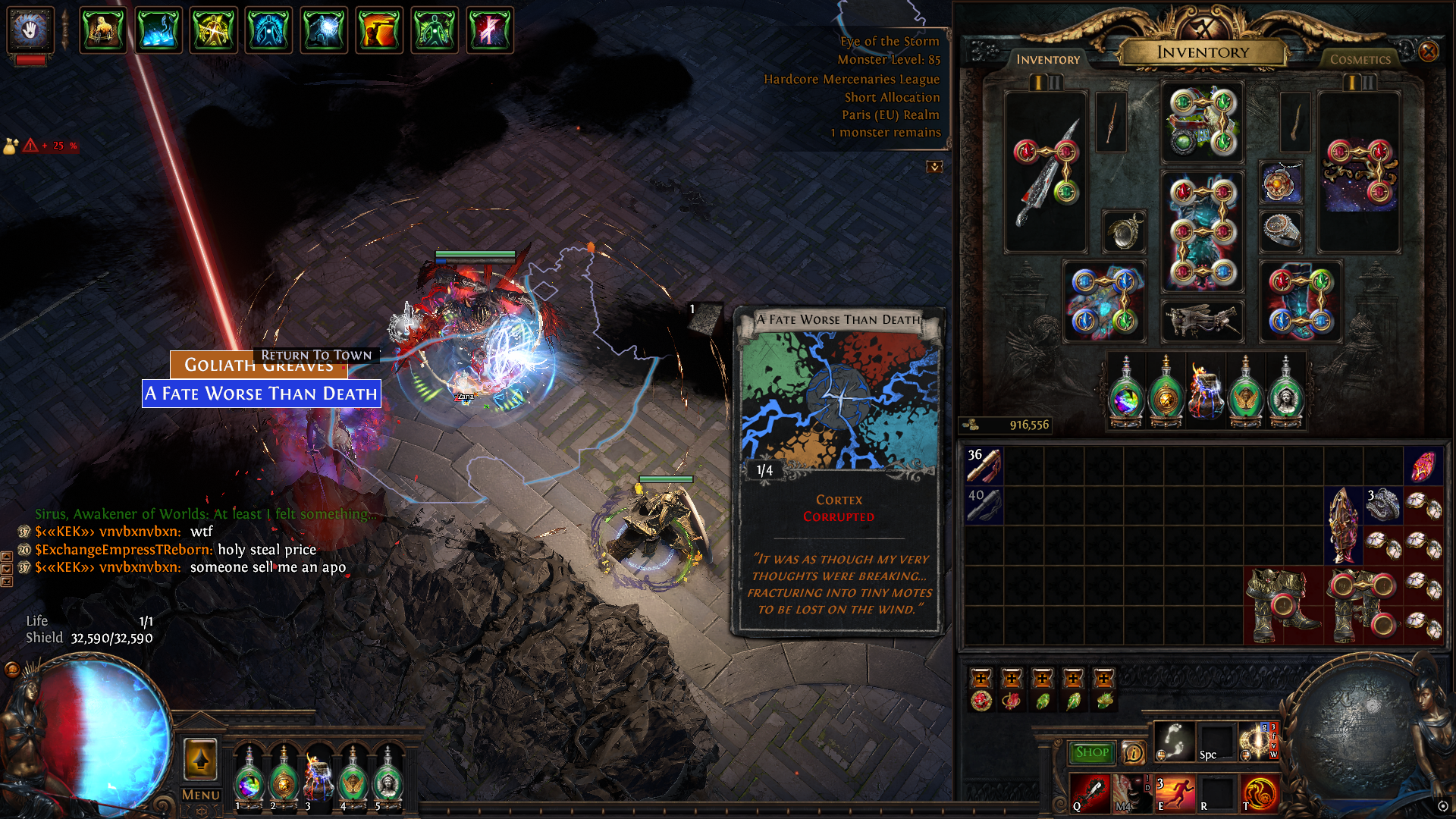Screen dimensions: 1456x819
Task: Select the equipped shield slot
Action: 1359,173
